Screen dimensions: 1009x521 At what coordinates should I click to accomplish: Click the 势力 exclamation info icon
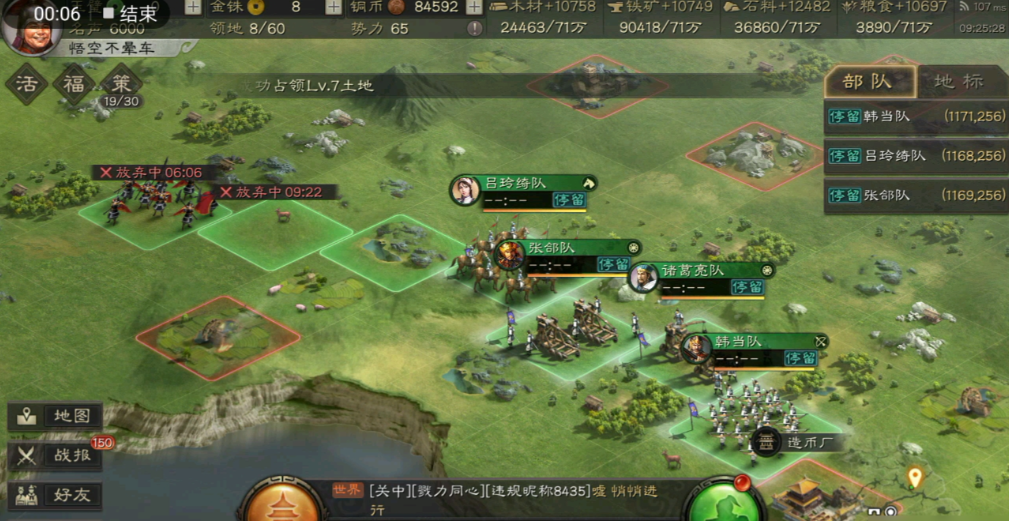[474, 29]
